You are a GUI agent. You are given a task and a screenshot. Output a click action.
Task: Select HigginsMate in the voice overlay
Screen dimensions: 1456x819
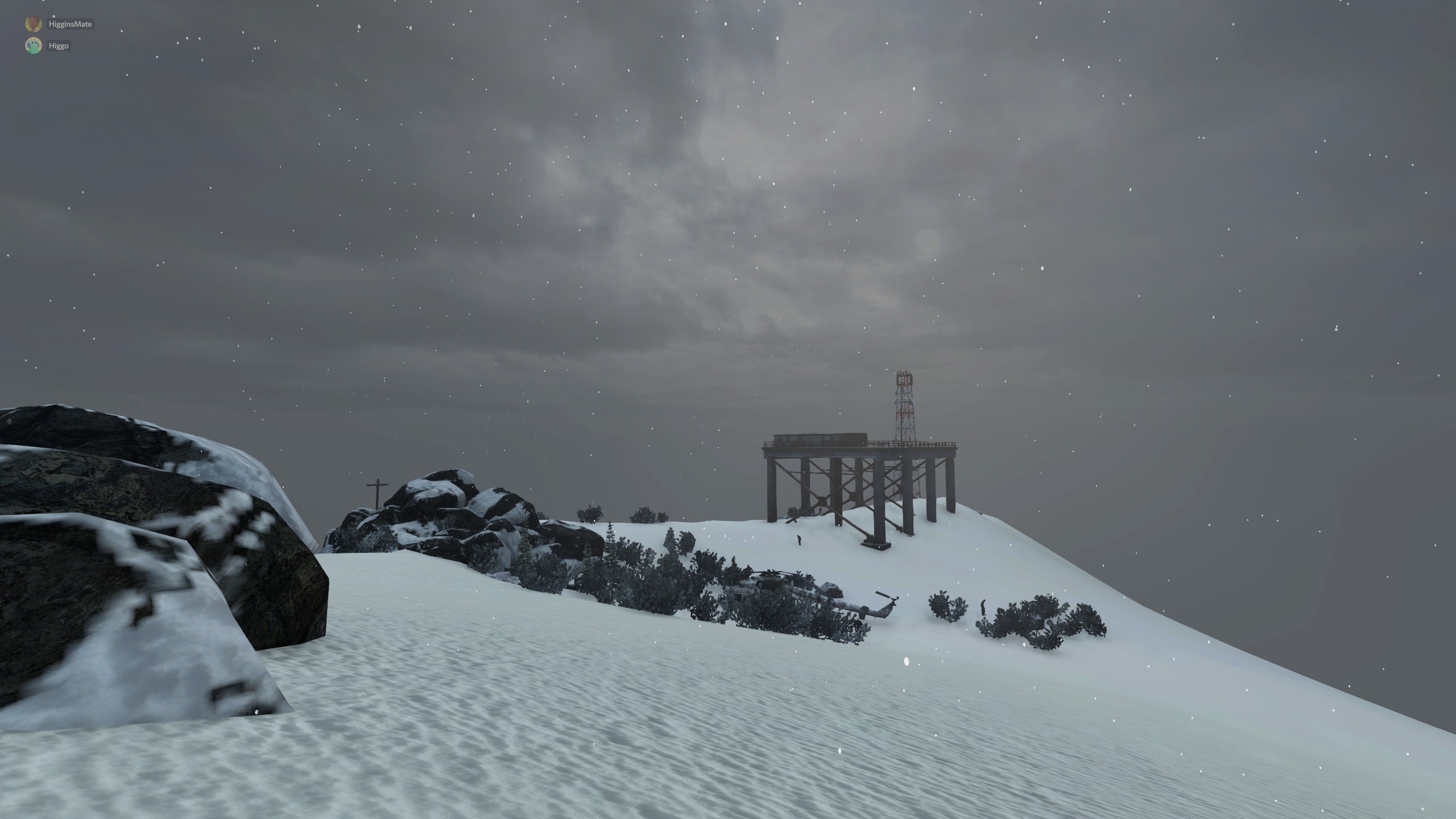69,24
